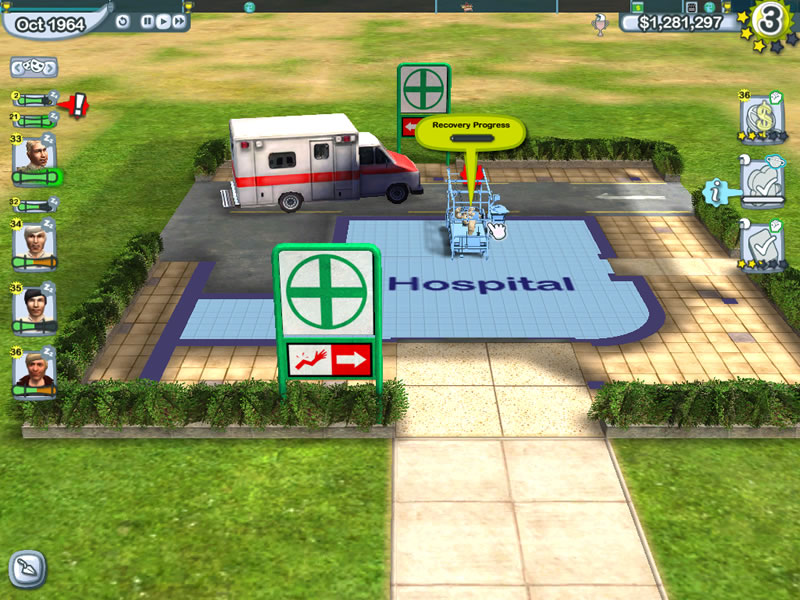Activate fast-forward game speed
Viewport: 800px width, 600px height.
point(178,22)
